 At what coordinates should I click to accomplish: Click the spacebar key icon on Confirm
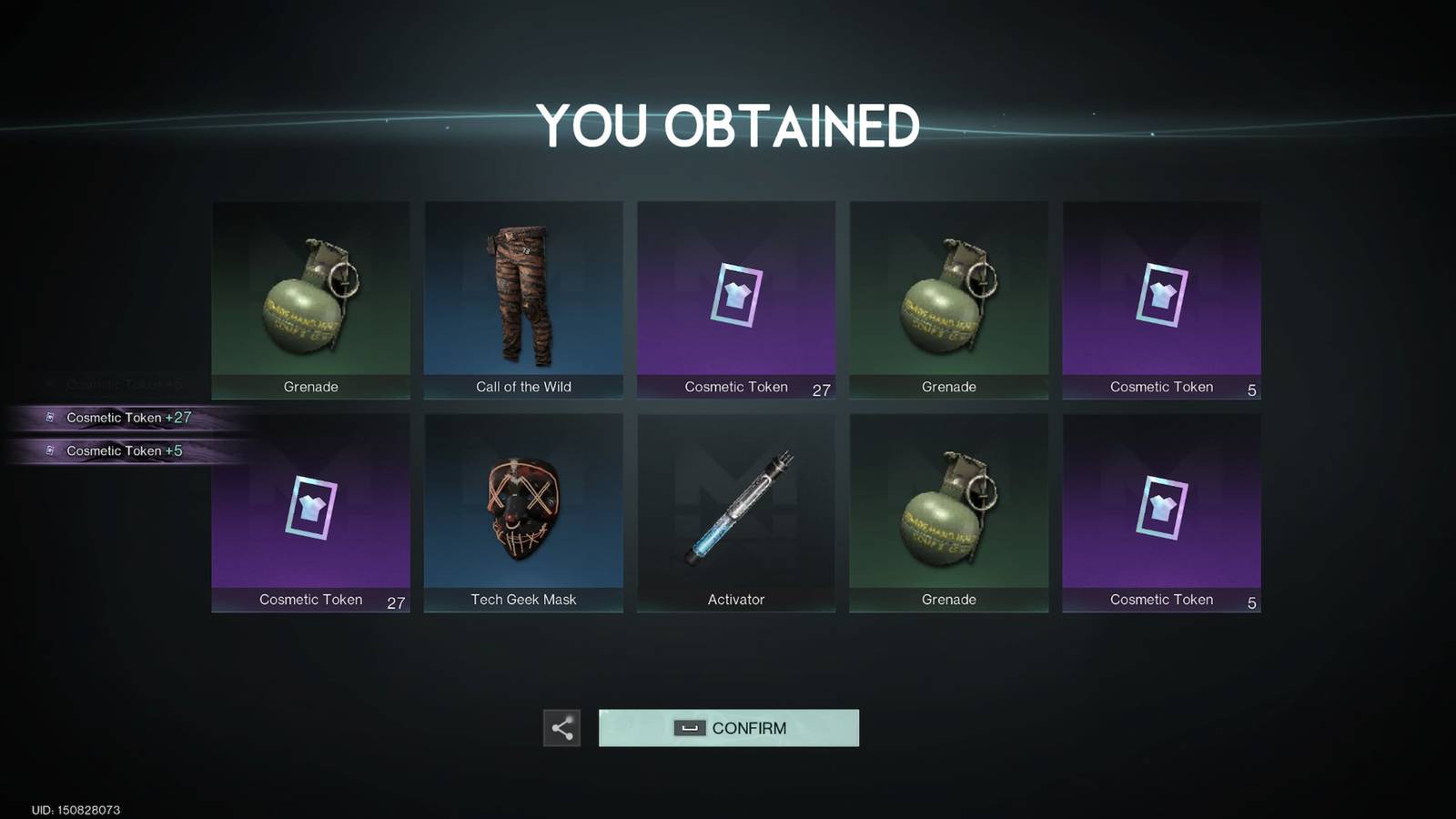690,728
